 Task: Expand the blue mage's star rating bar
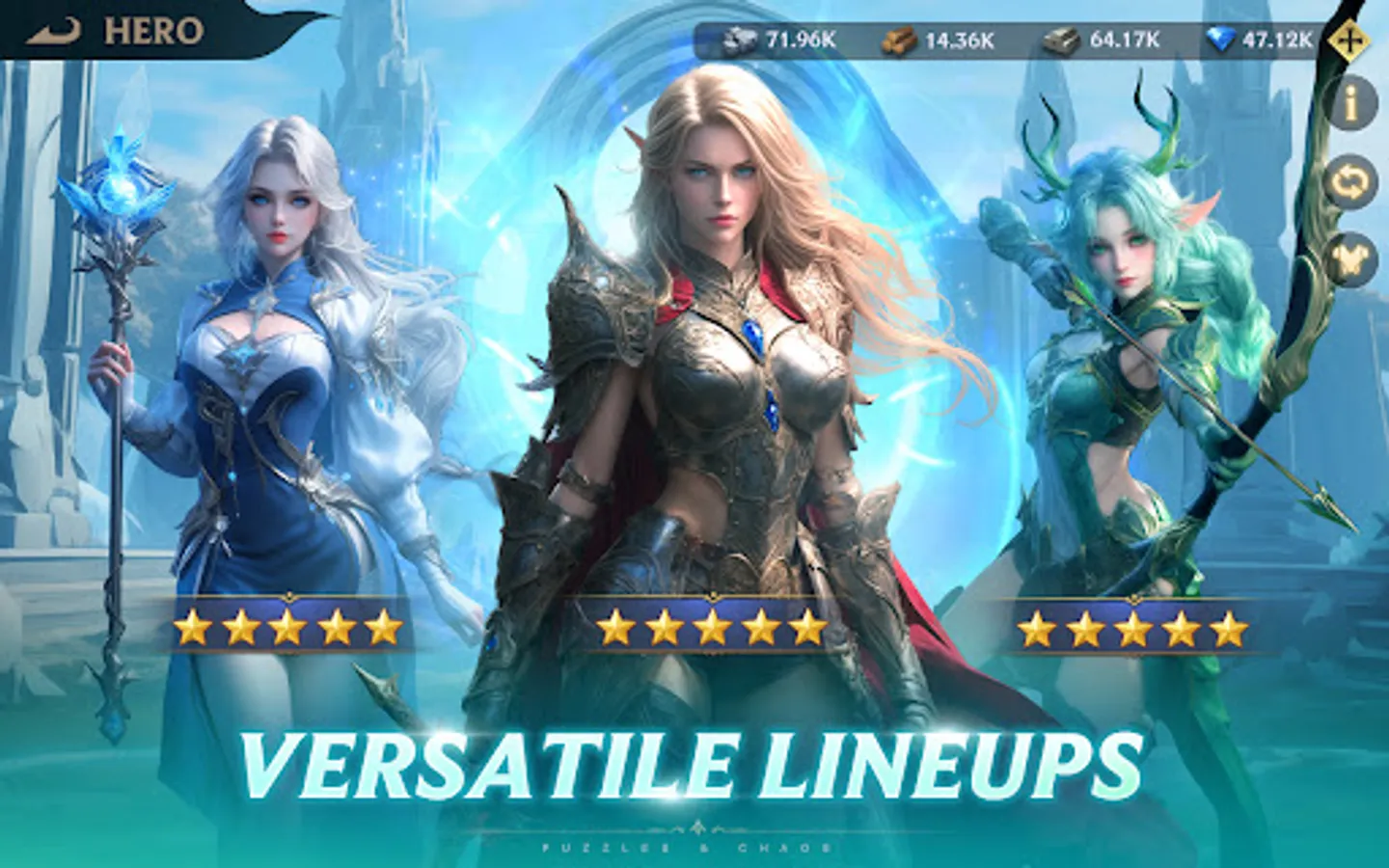coord(286,625)
